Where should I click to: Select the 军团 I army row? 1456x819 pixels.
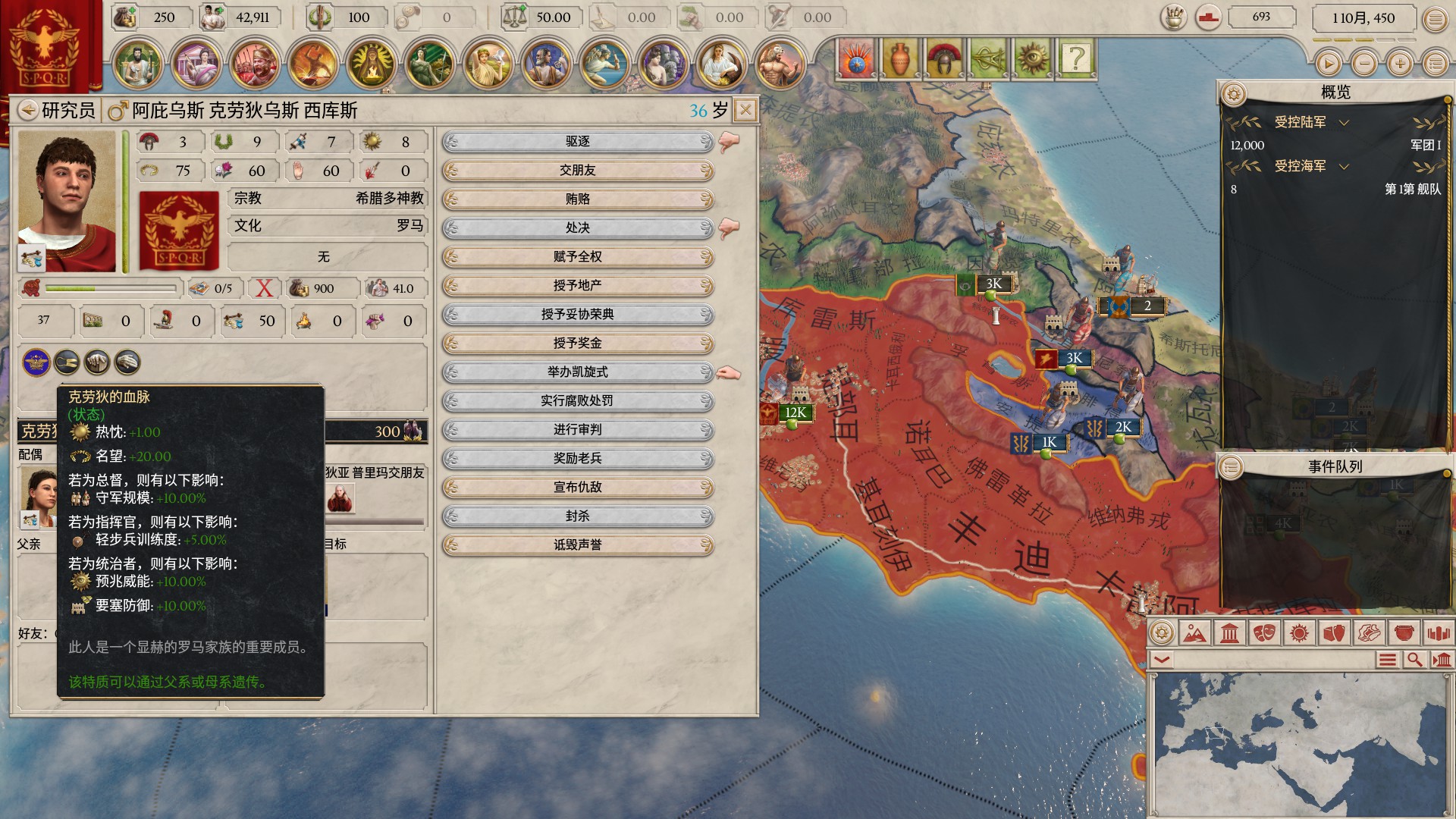point(1335,146)
